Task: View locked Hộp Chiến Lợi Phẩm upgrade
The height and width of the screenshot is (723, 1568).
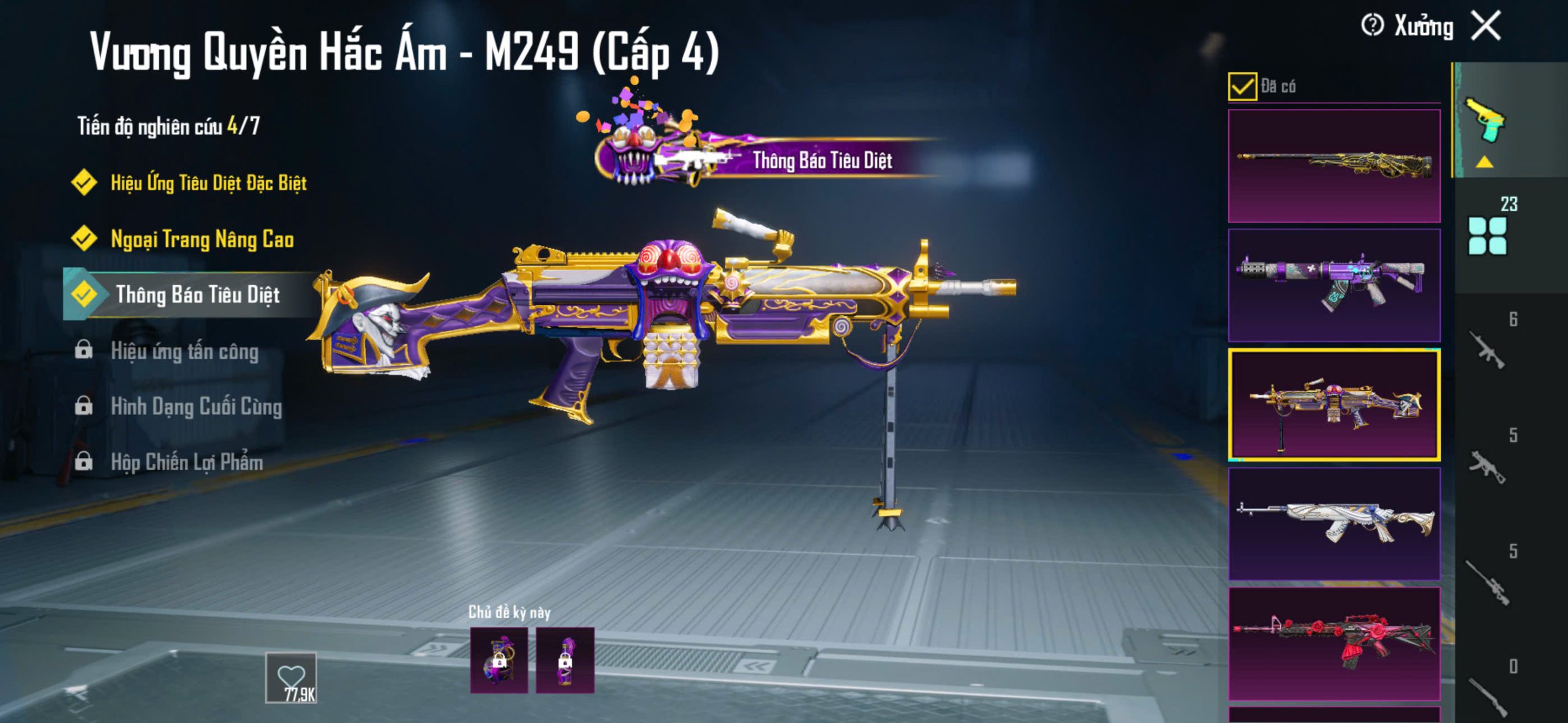Action: (186, 462)
